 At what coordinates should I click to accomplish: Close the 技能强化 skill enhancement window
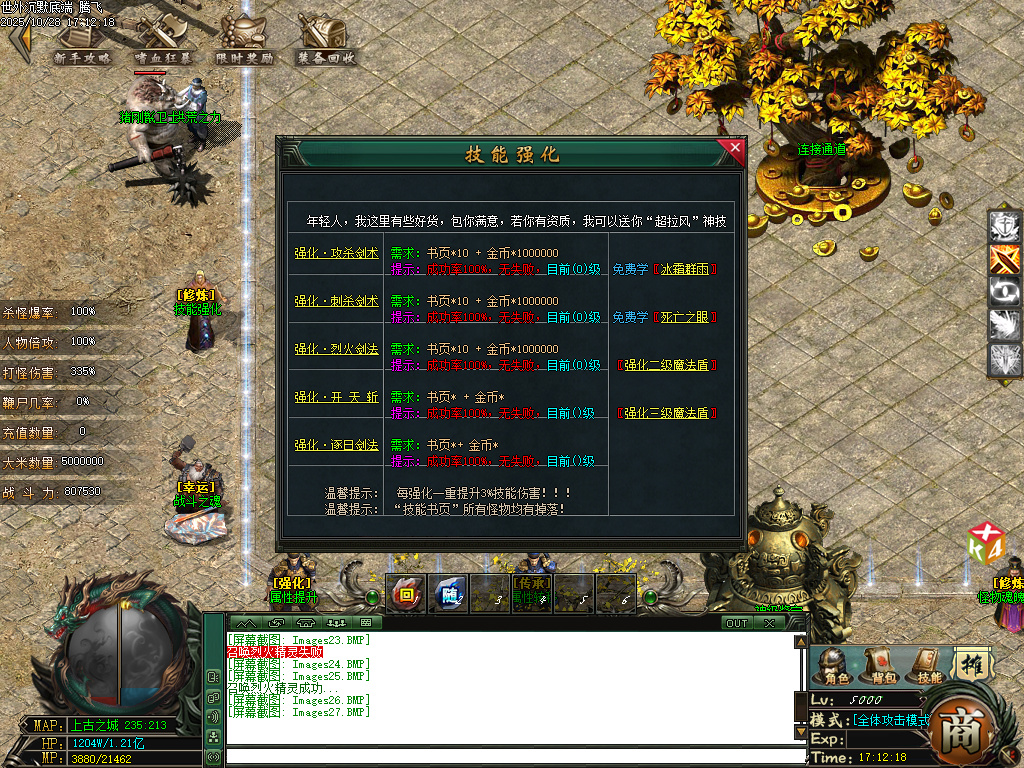click(x=735, y=150)
